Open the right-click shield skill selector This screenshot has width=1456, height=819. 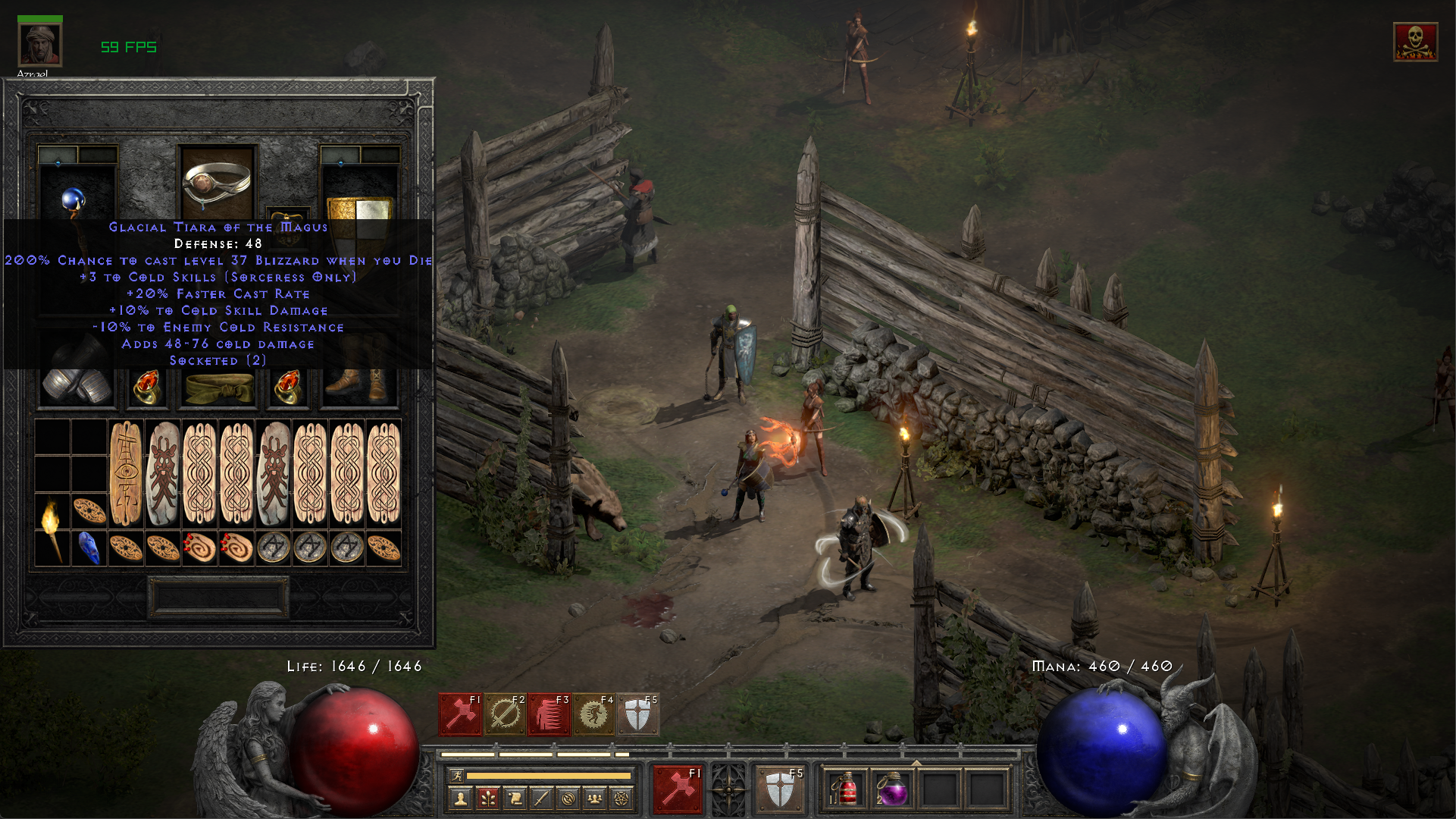[x=781, y=789]
